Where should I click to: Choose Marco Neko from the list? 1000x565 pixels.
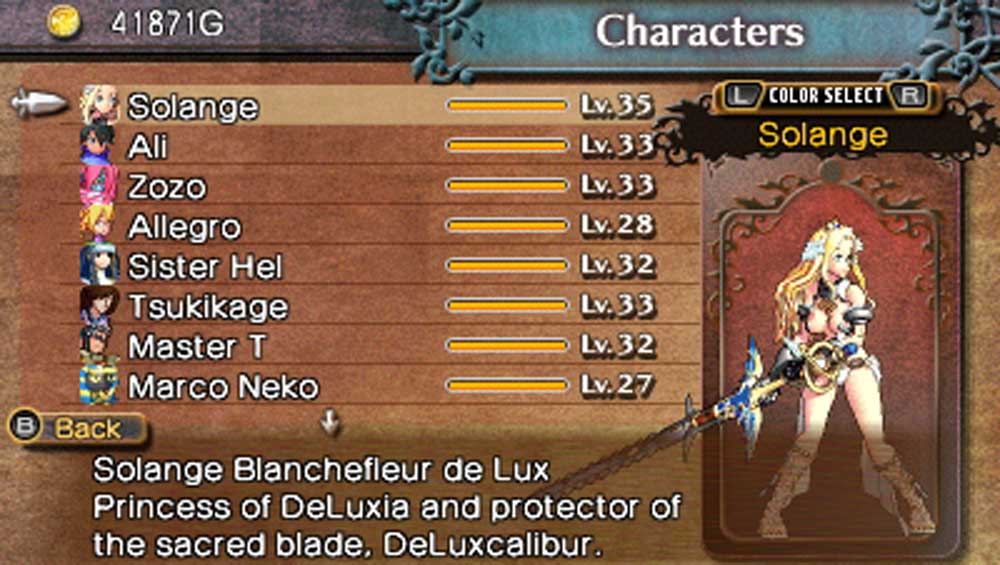pyautogui.click(x=223, y=386)
